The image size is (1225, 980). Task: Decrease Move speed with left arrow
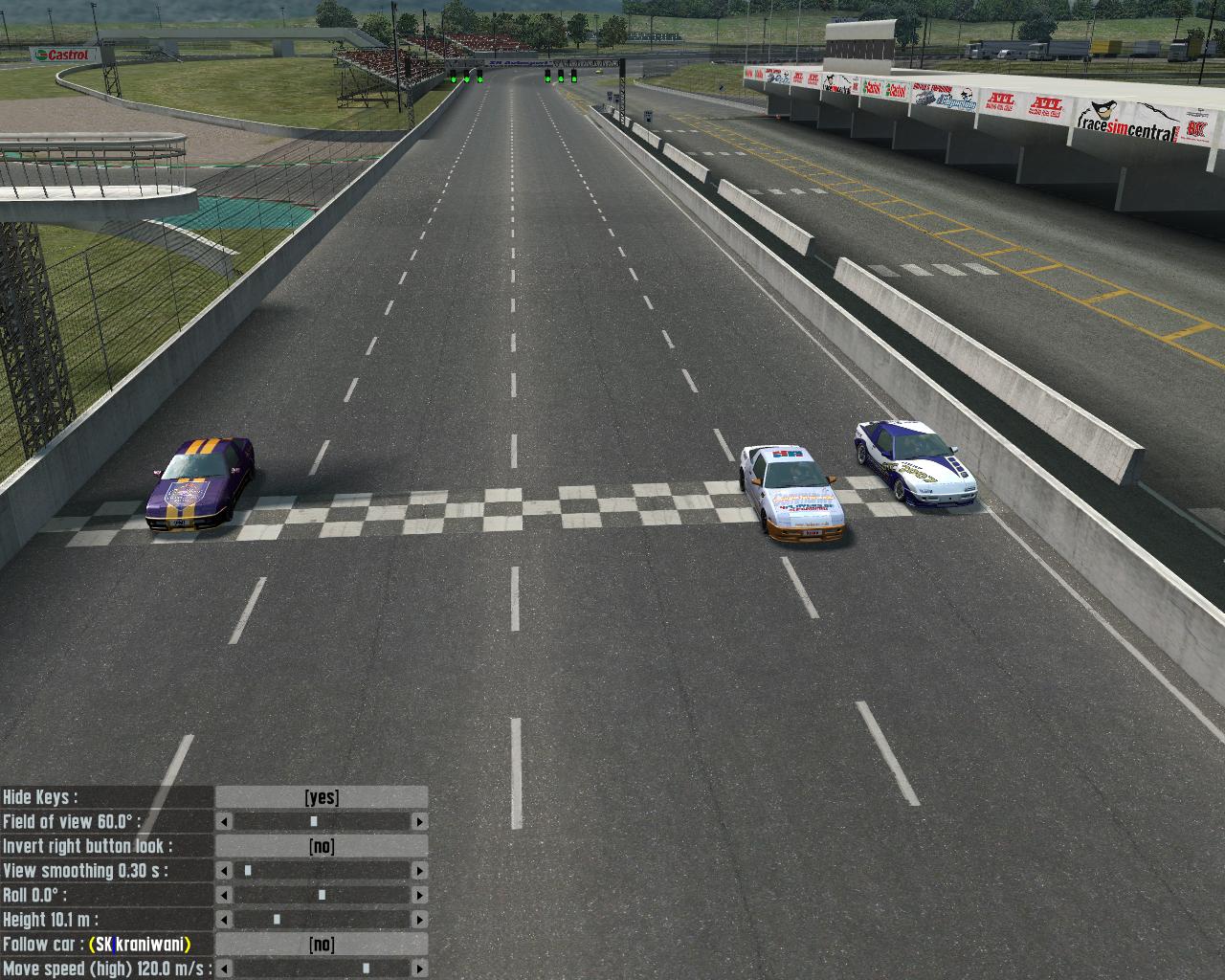point(224,969)
